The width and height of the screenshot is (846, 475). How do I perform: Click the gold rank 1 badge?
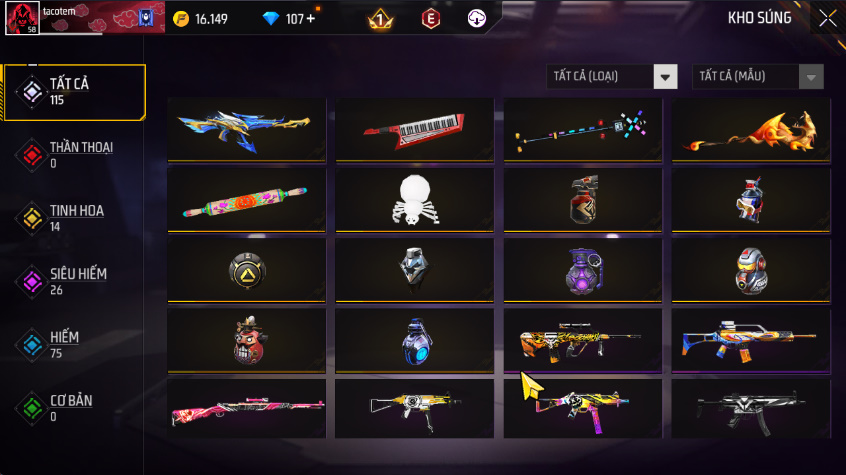click(x=380, y=19)
